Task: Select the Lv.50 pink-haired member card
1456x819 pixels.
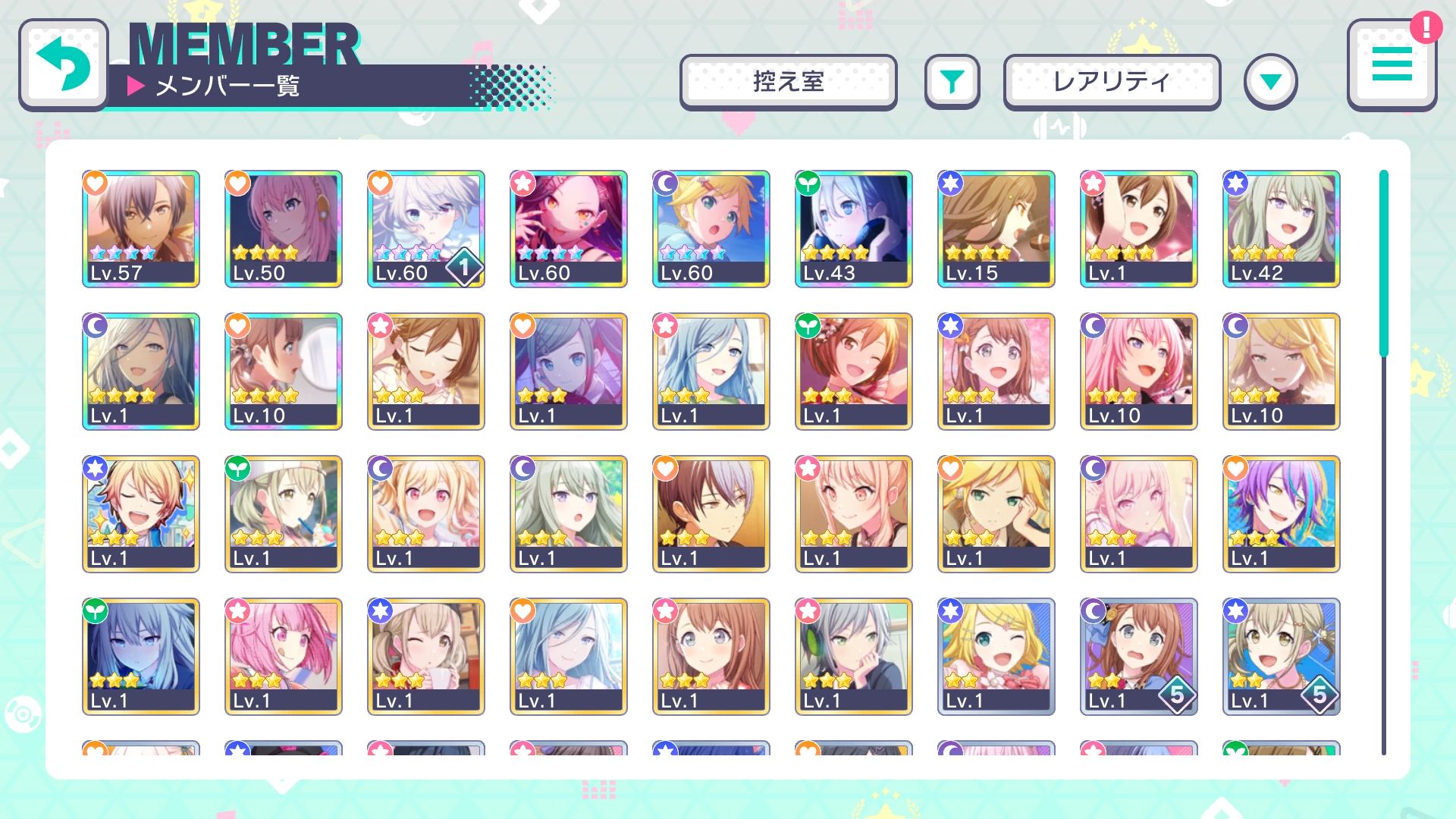Action: pyautogui.click(x=284, y=229)
